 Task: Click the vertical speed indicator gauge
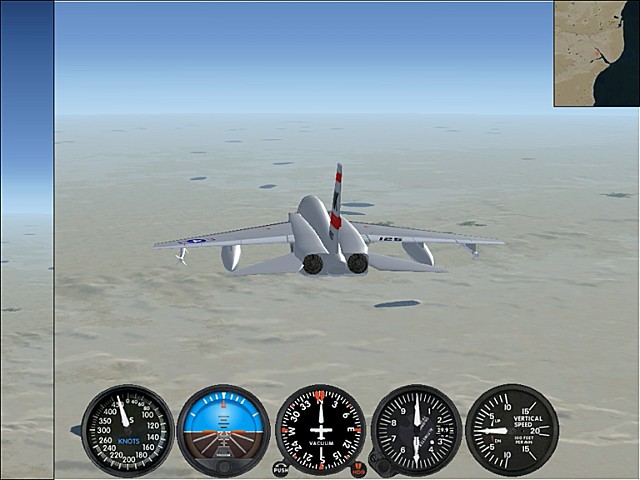[512, 430]
